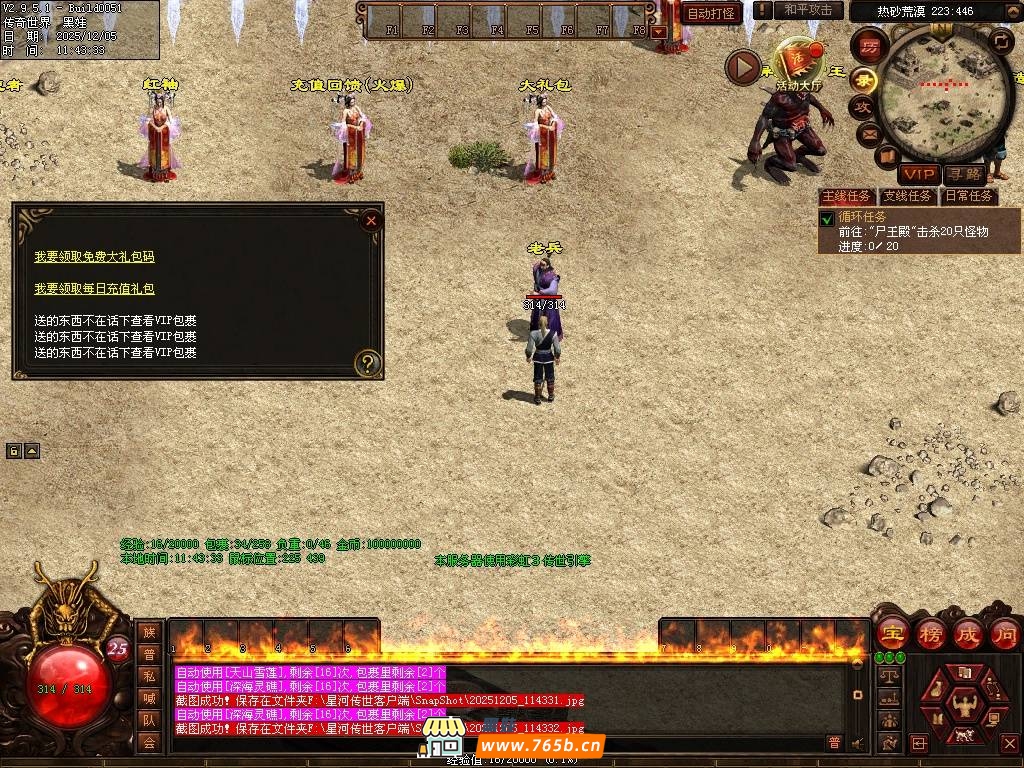Open help in the gift dialog
1024x768 pixels.
tap(368, 363)
